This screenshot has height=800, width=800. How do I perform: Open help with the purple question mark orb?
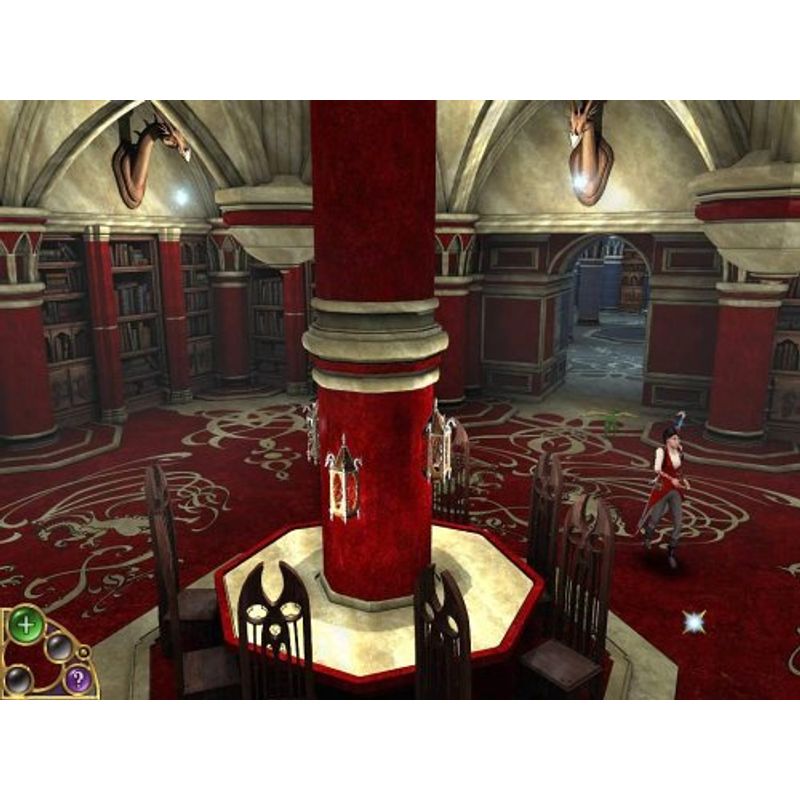click(x=77, y=681)
